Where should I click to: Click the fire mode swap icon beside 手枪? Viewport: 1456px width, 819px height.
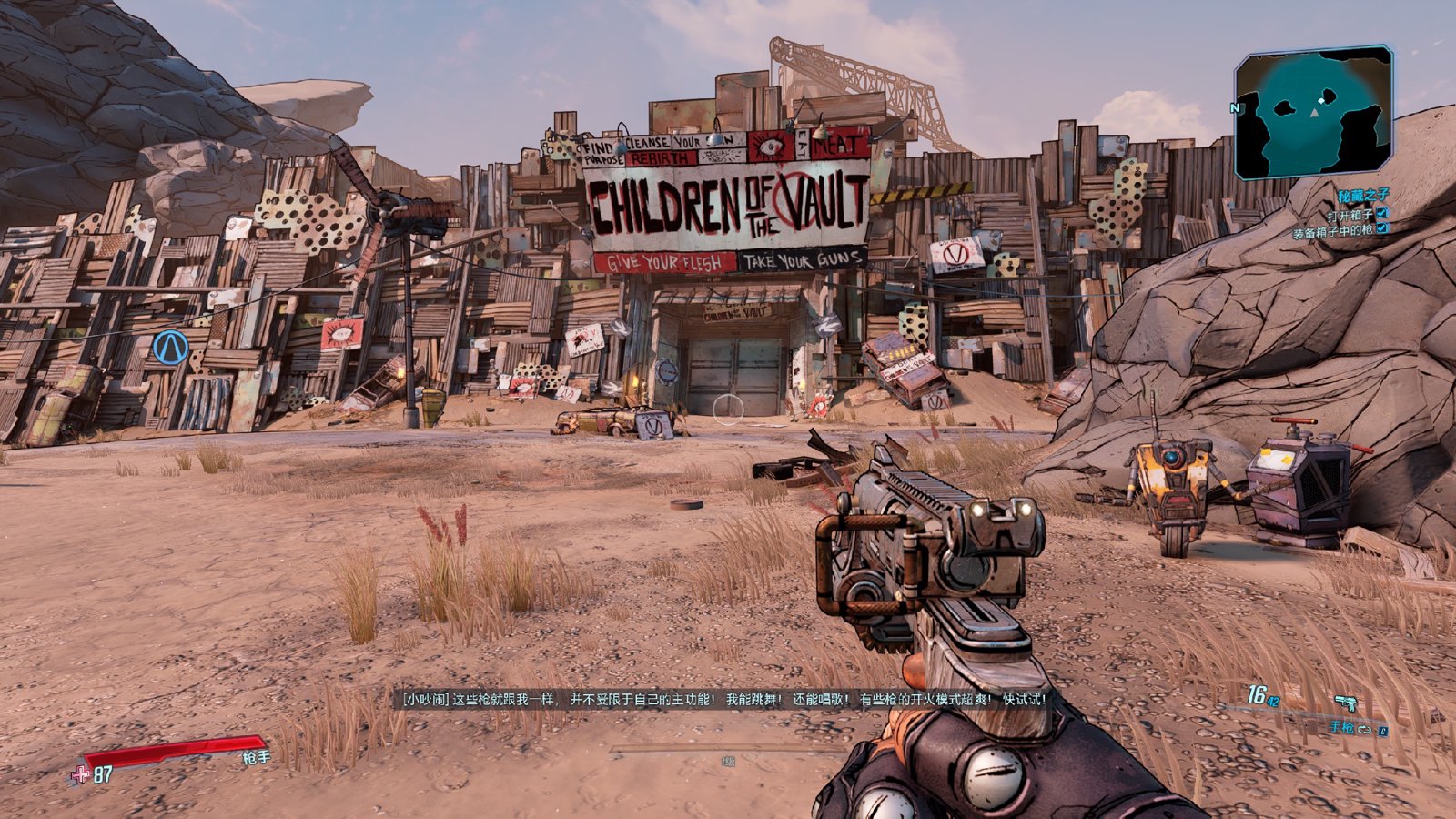(1364, 729)
